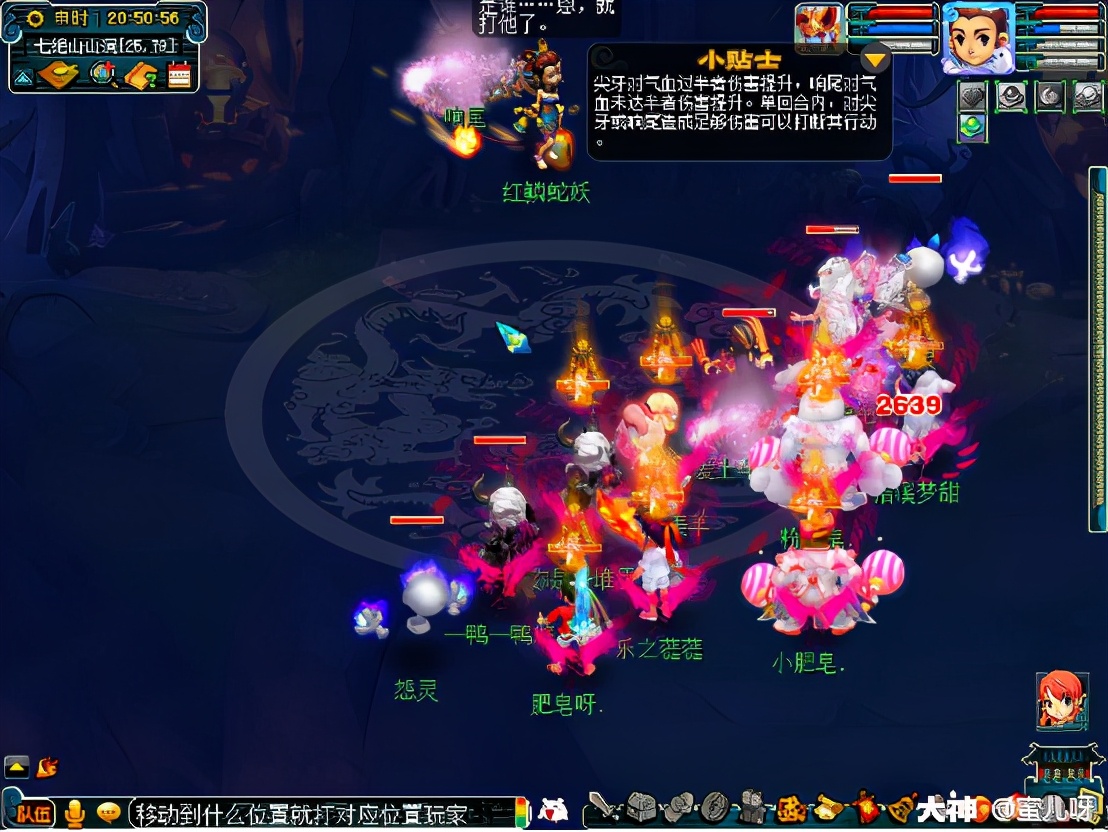The image size is (1108, 832).
Task: Open the red calendar icon
Action: (179, 75)
